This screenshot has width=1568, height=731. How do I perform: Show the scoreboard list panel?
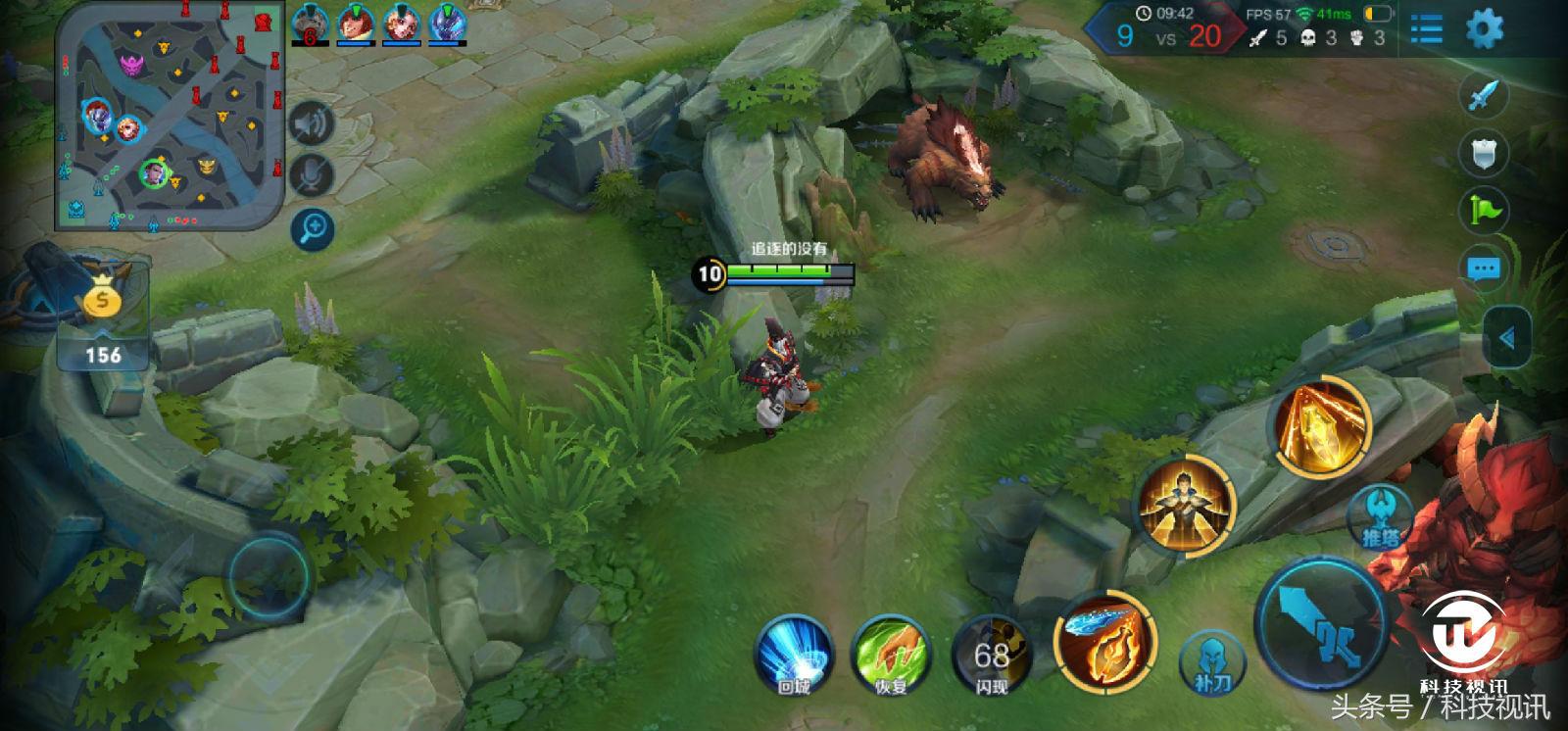point(1426,29)
